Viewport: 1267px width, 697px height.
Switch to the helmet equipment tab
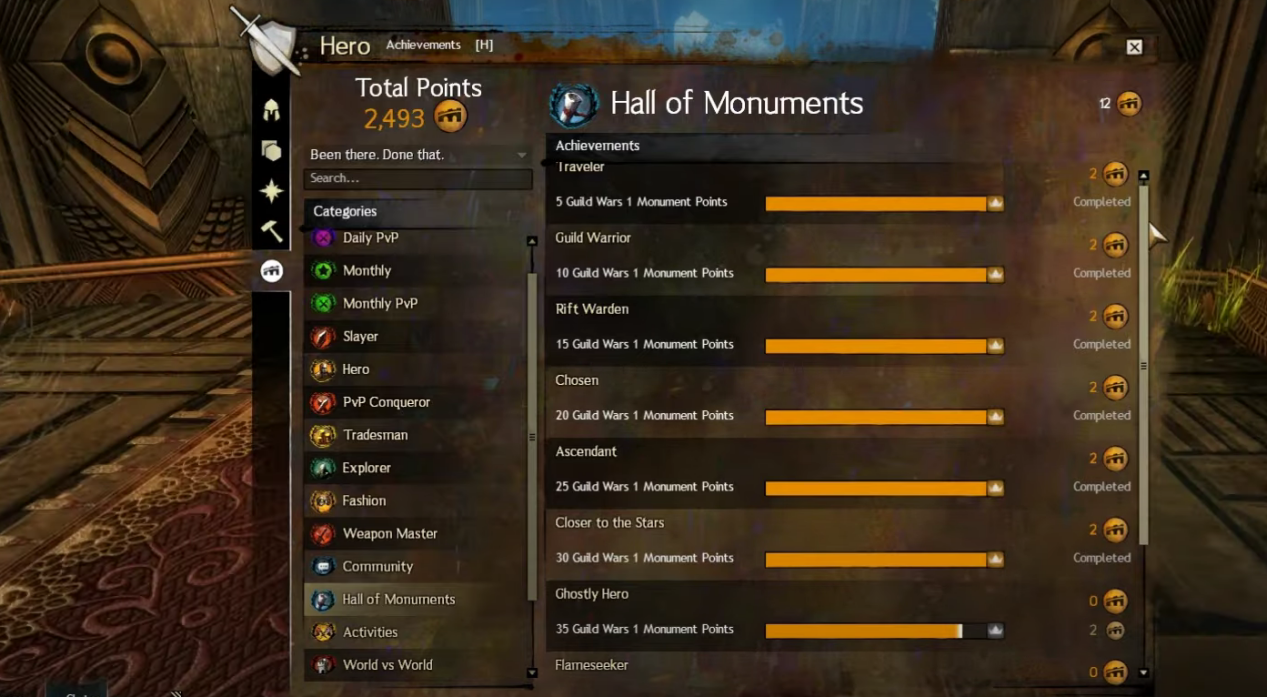(x=271, y=110)
